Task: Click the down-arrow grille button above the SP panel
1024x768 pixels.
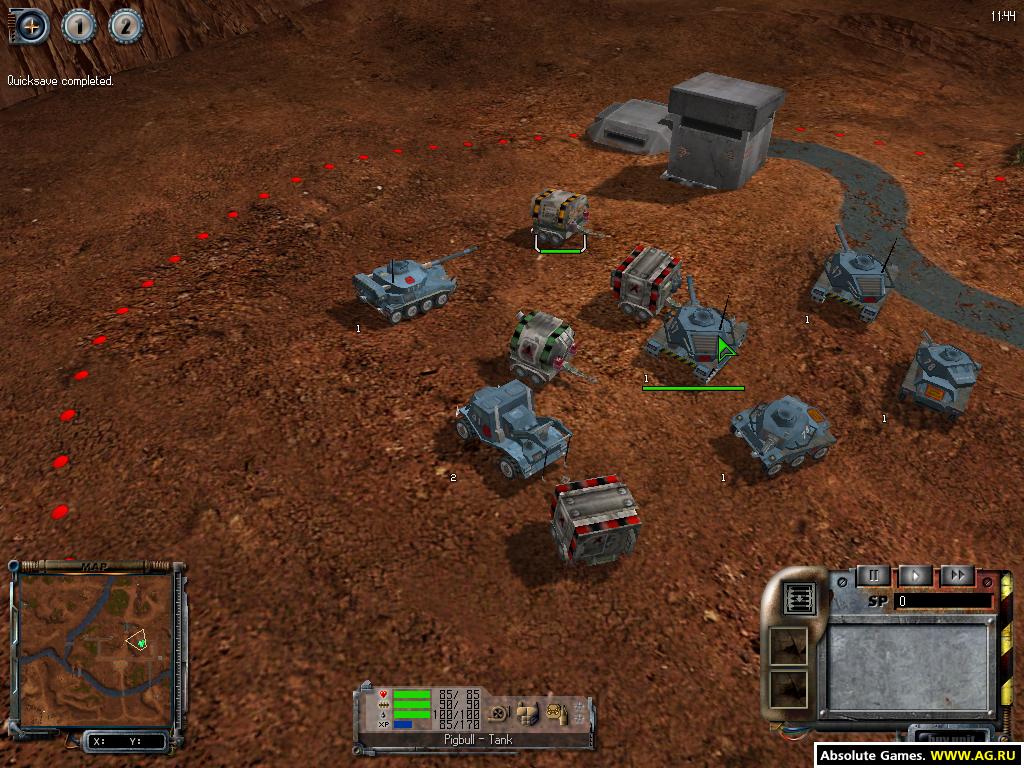Action: point(800,597)
